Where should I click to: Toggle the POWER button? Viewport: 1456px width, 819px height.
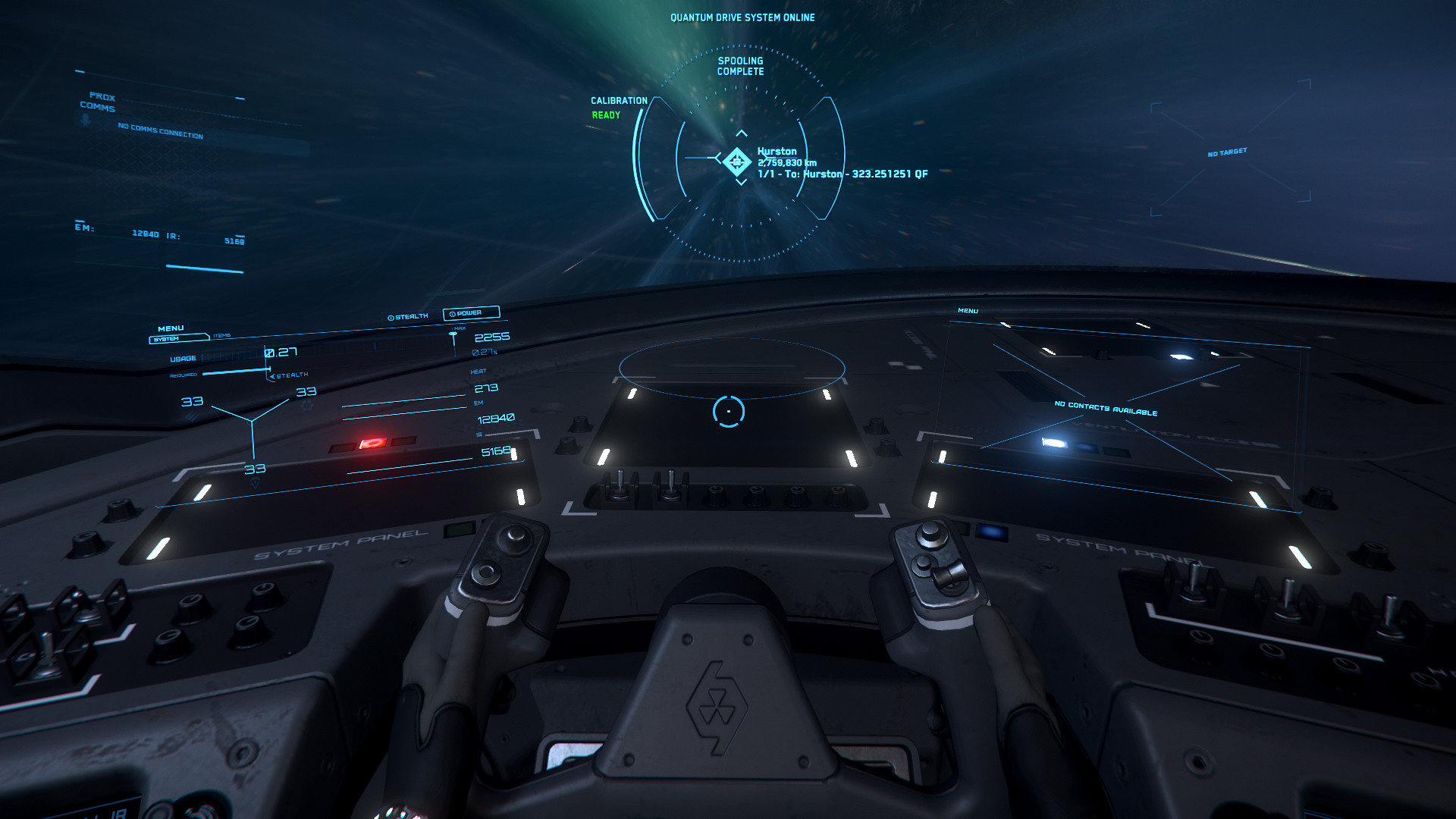[x=470, y=313]
